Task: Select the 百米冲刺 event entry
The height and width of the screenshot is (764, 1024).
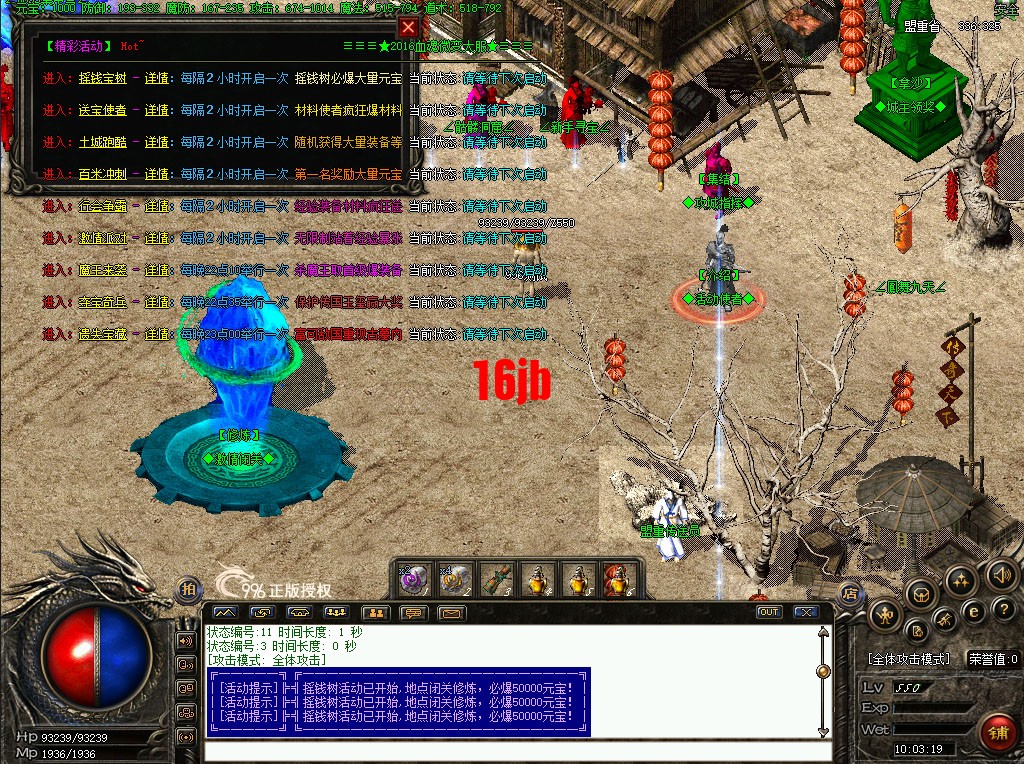Action: click(x=102, y=174)
